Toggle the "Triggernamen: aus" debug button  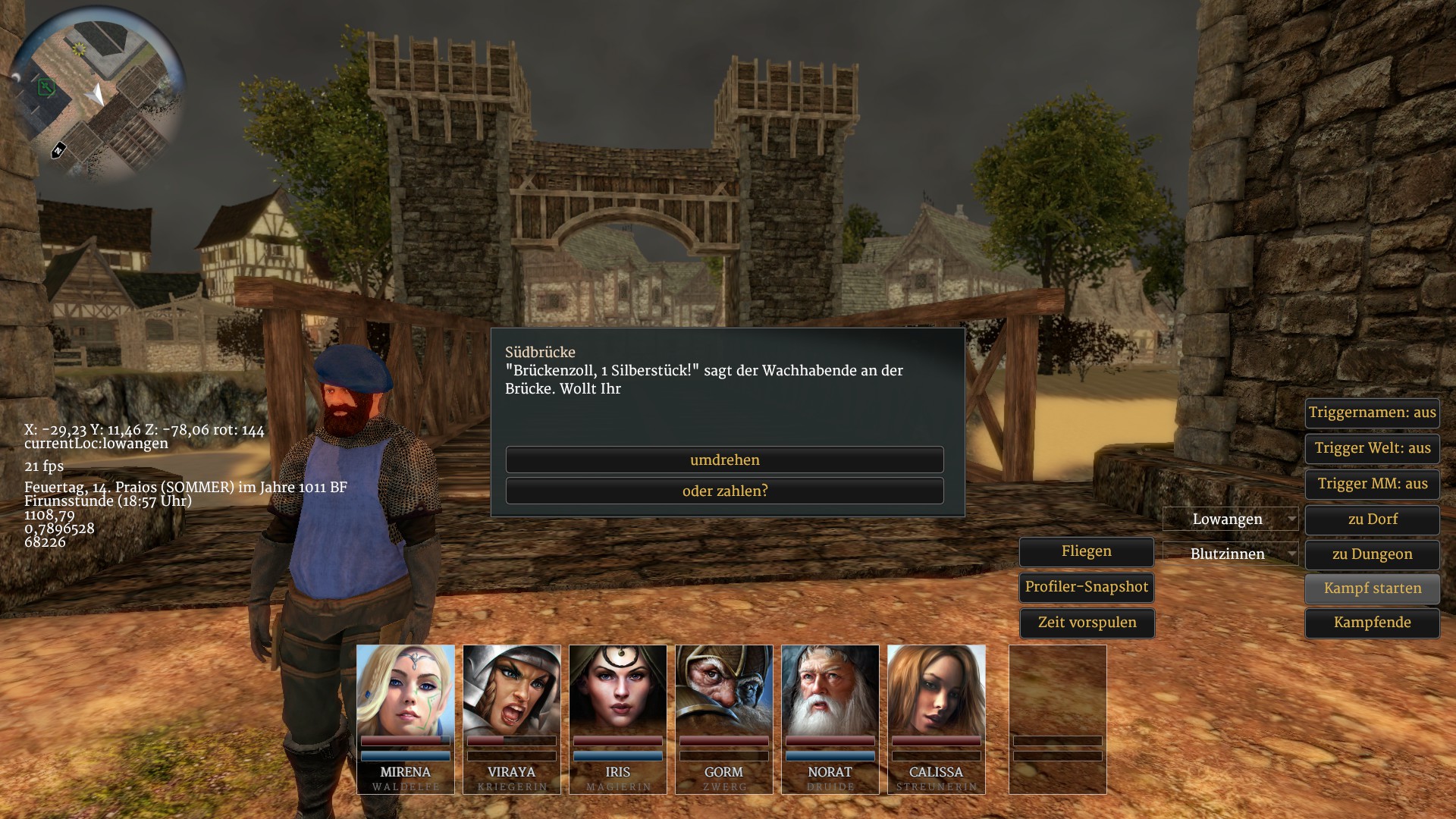click(1372, 413)
